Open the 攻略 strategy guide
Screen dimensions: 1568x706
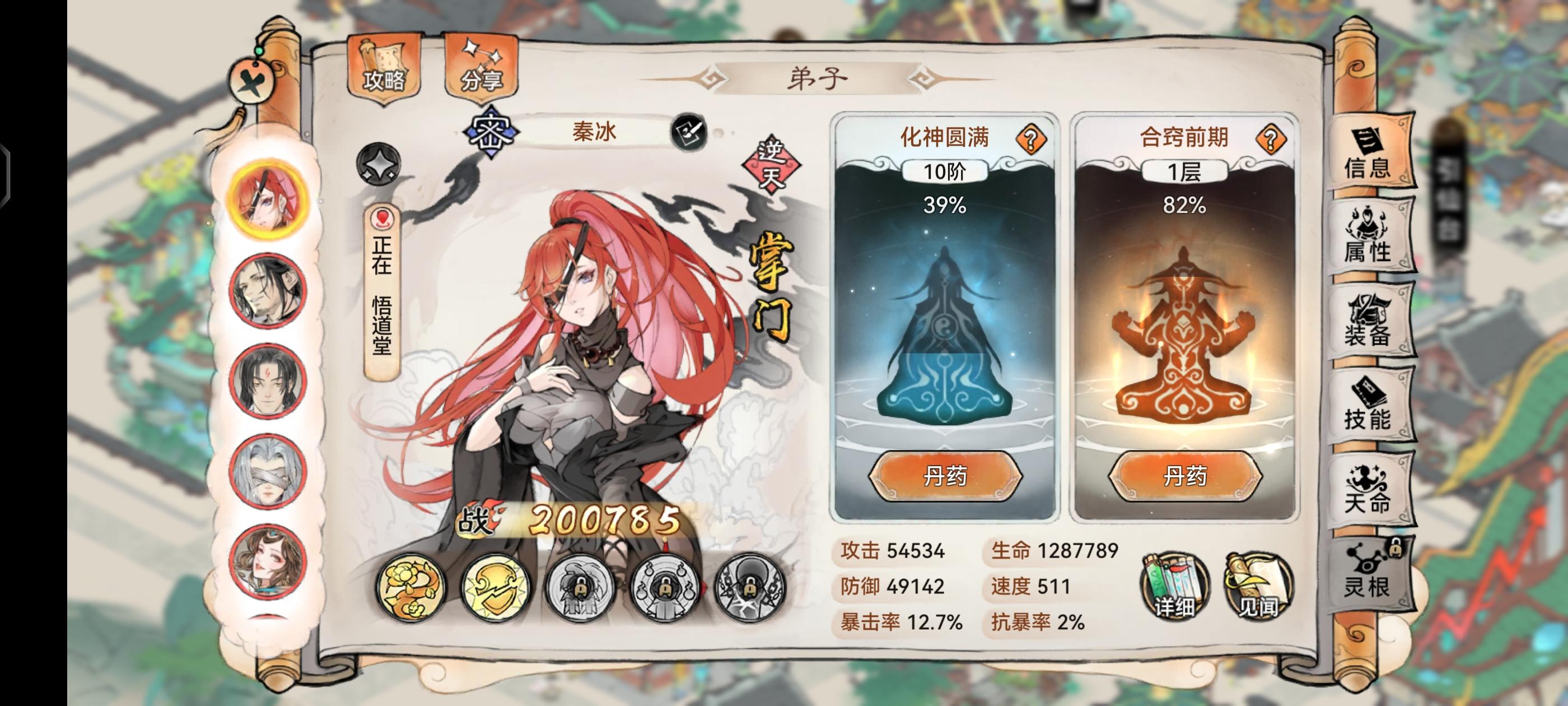point(384,68)
